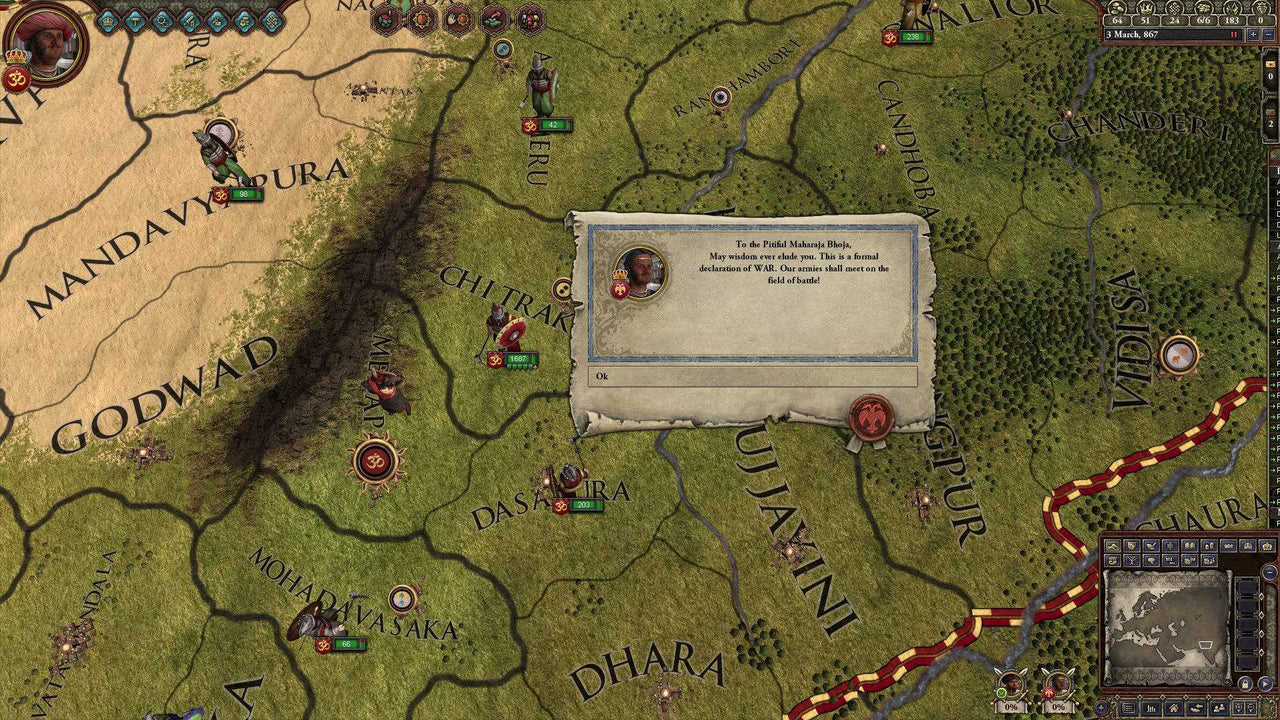Screen dimensions: 1280x720
Task: Select the realms map mode shield icon
Action: [1131, 545]
